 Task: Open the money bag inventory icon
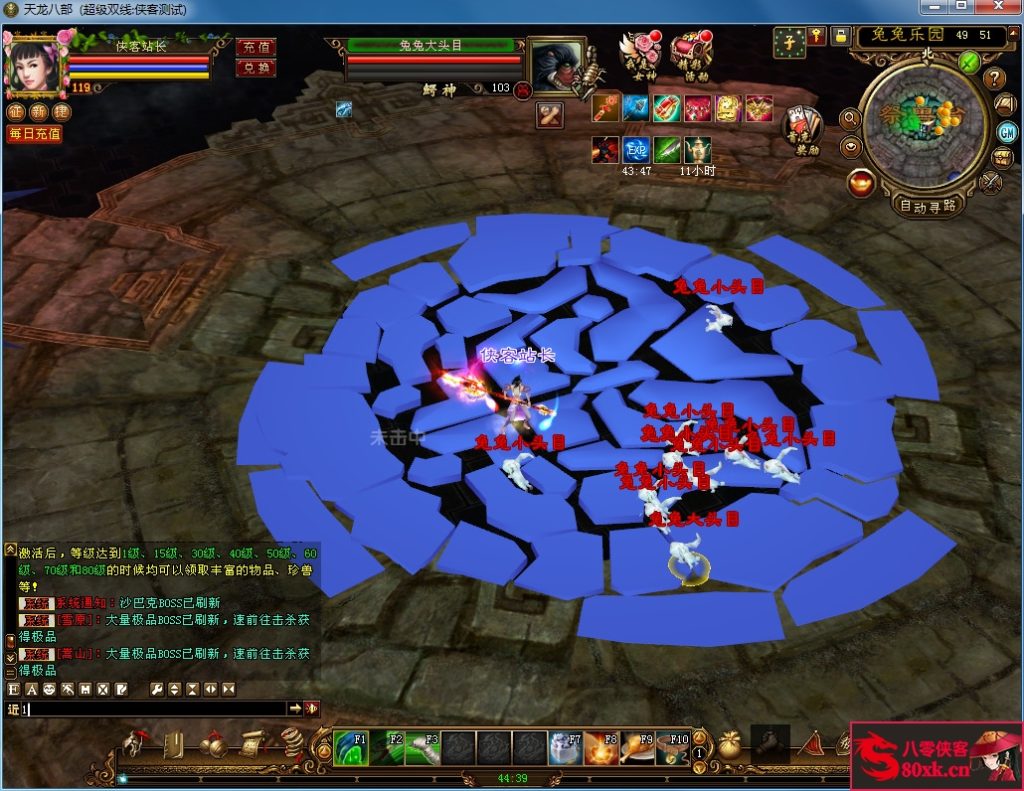pos(729,746)
